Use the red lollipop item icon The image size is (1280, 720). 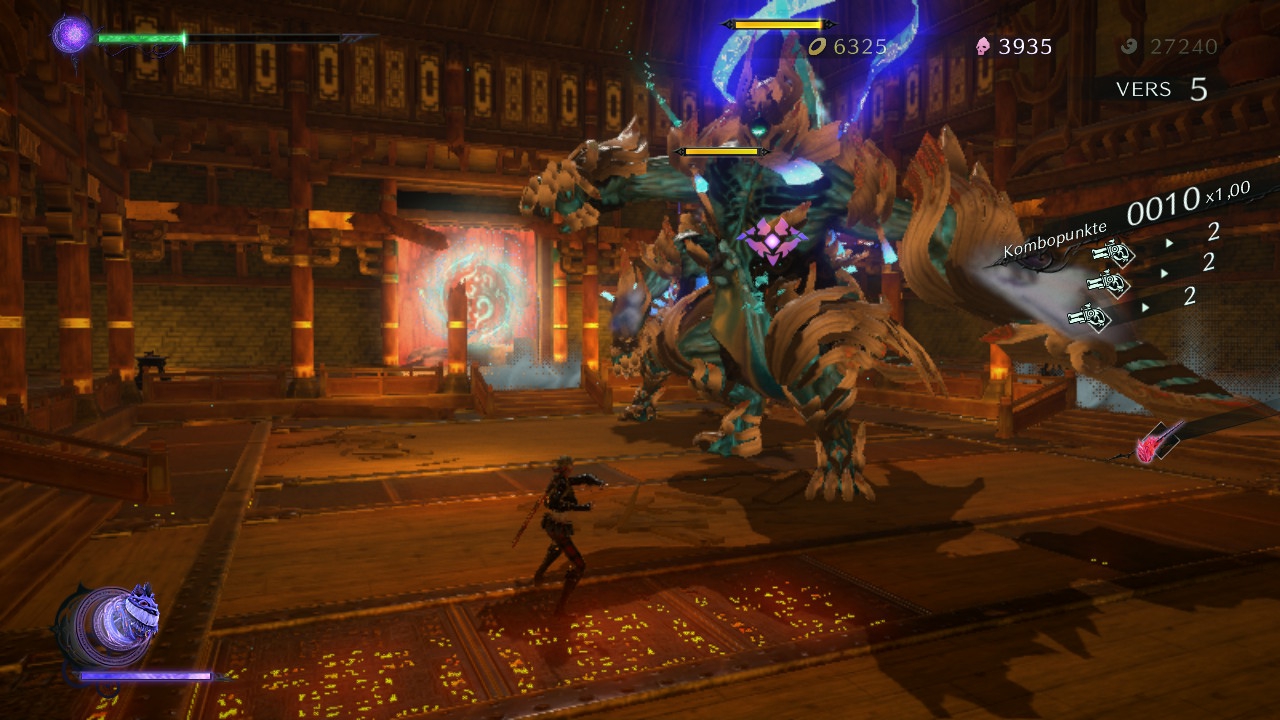[1150, 448]
